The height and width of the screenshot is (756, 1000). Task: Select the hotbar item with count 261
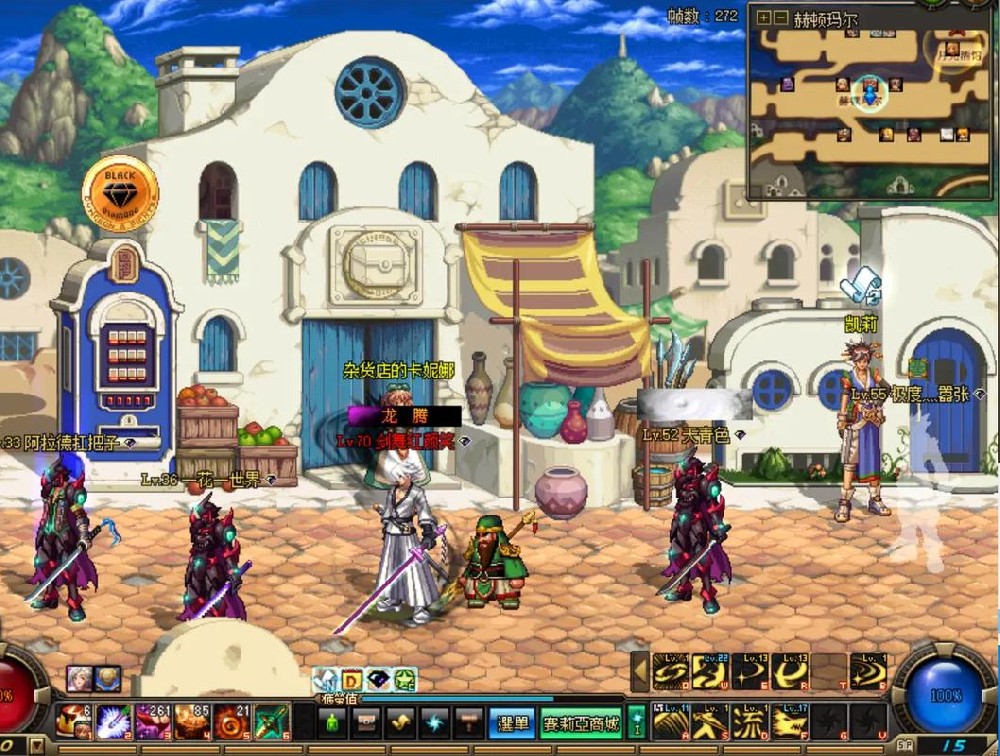tap(153, 720)
